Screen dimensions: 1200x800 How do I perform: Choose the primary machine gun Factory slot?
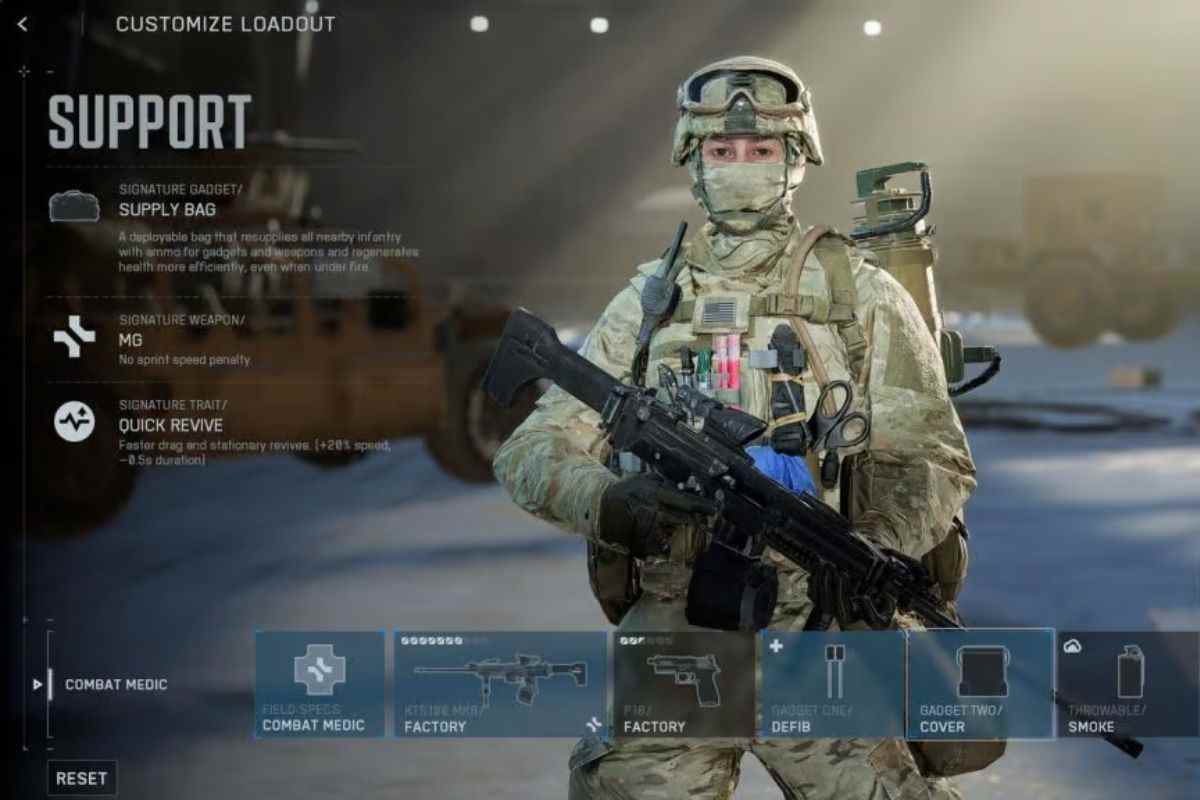click(500, 684)
